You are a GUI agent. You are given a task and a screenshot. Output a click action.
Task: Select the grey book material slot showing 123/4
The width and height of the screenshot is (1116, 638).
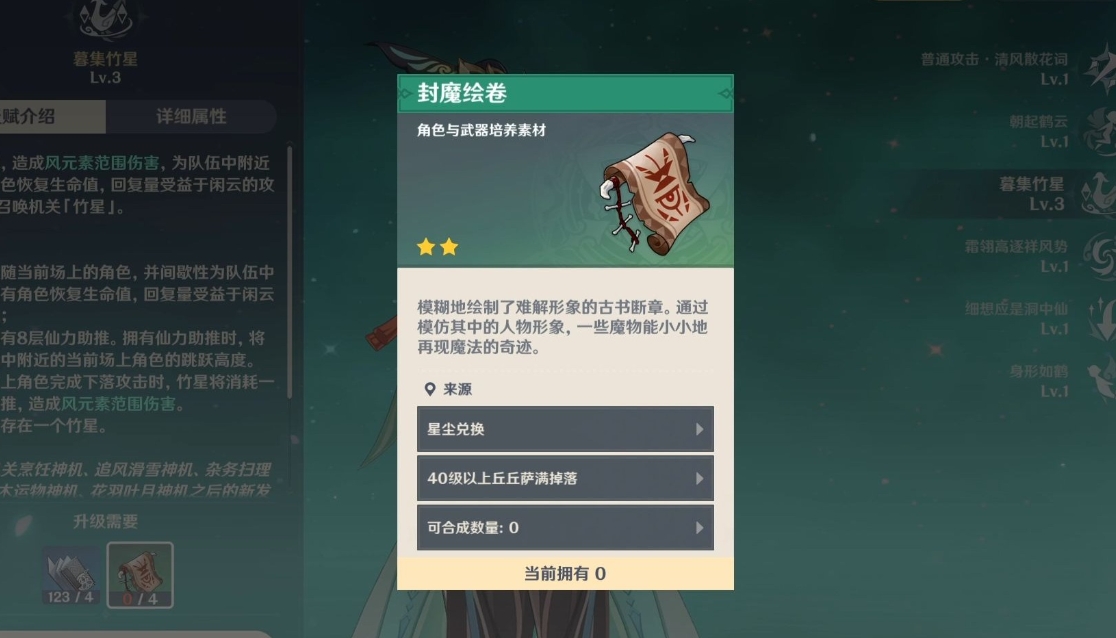click(71, 576)
